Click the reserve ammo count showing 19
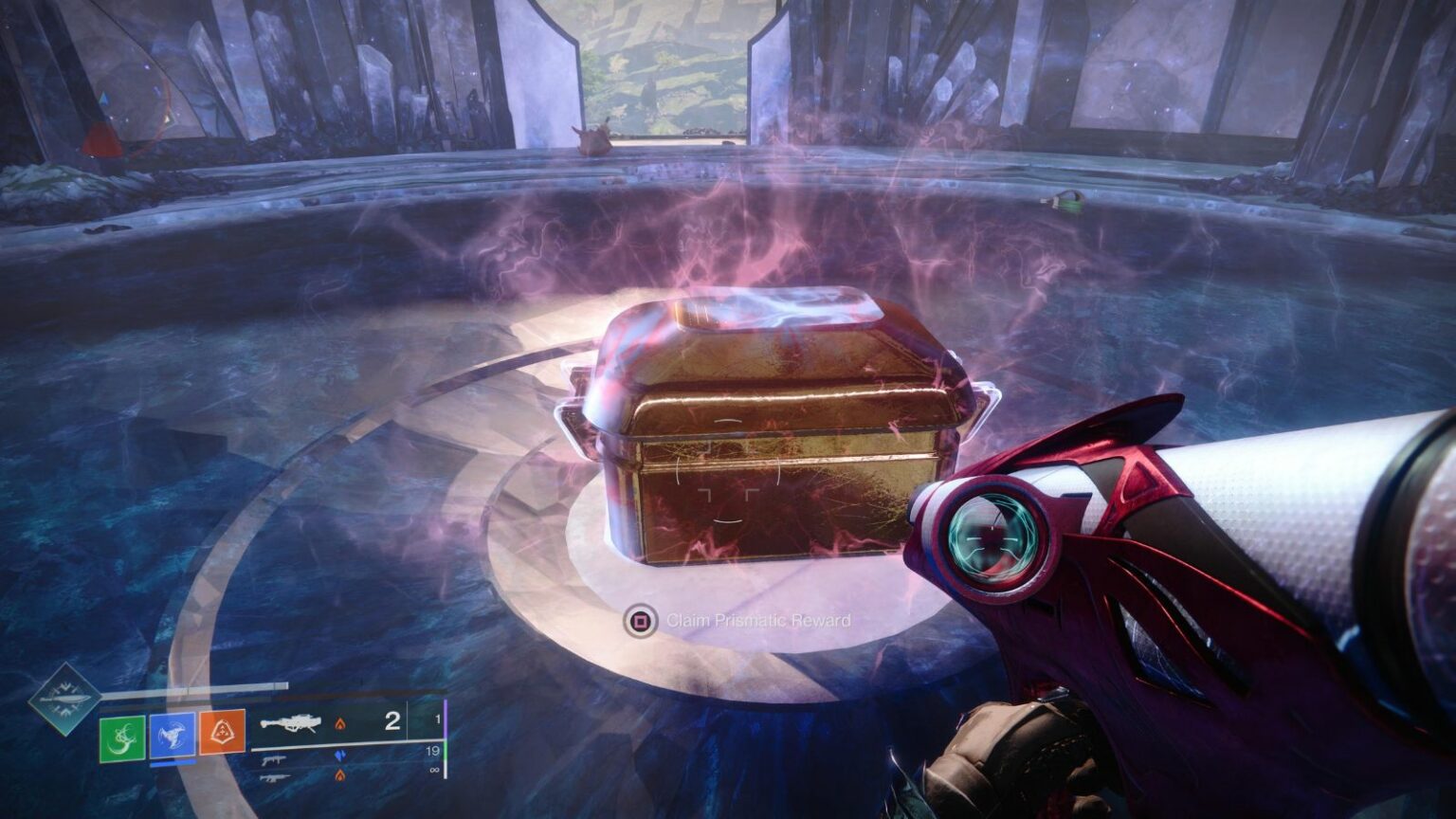Image resolution: width=1456 pixels, height=819 pixels. coord(434,750)
